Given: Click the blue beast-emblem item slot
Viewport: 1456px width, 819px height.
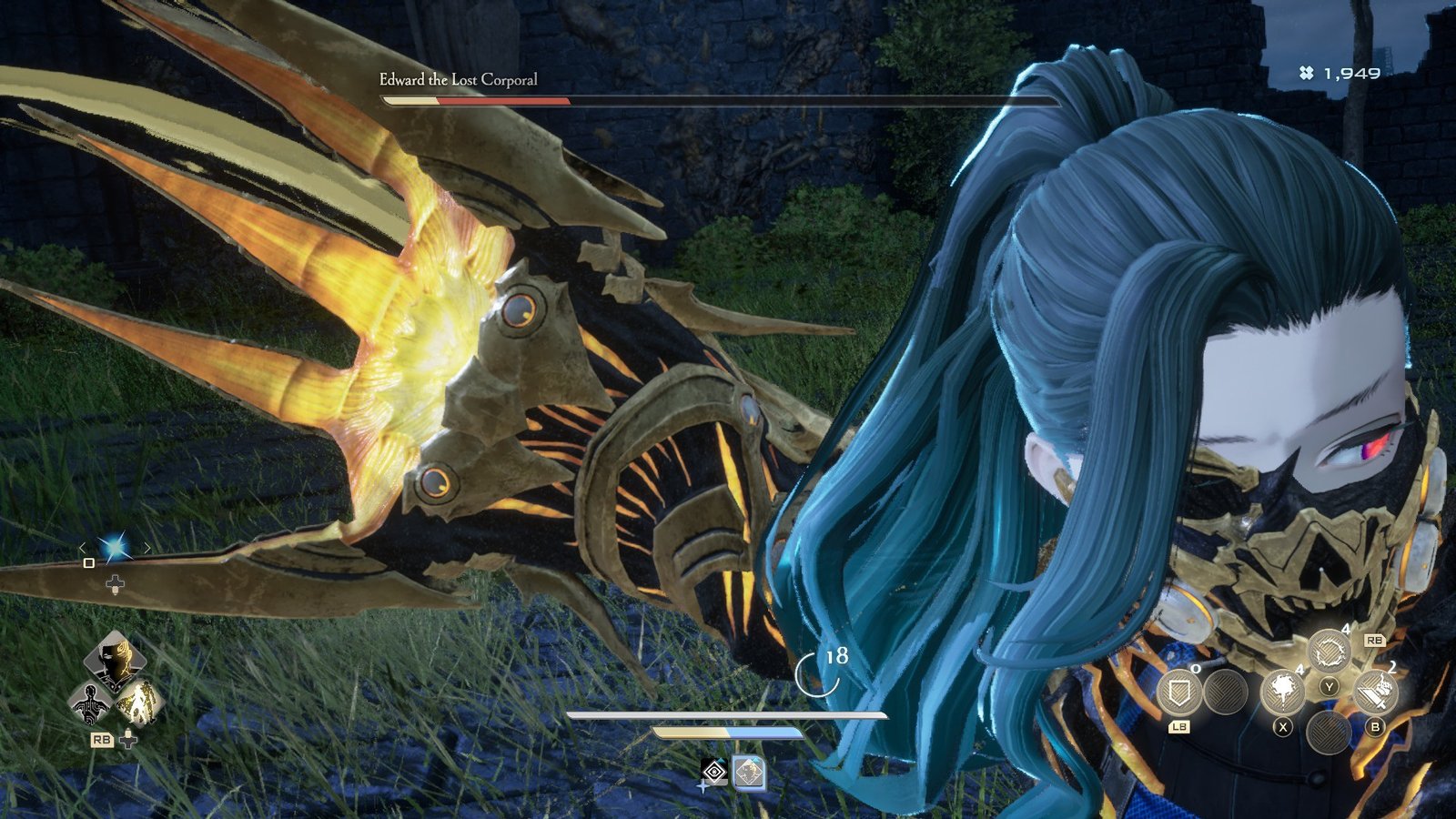Looking at the screenshot, I should point(749,773).
